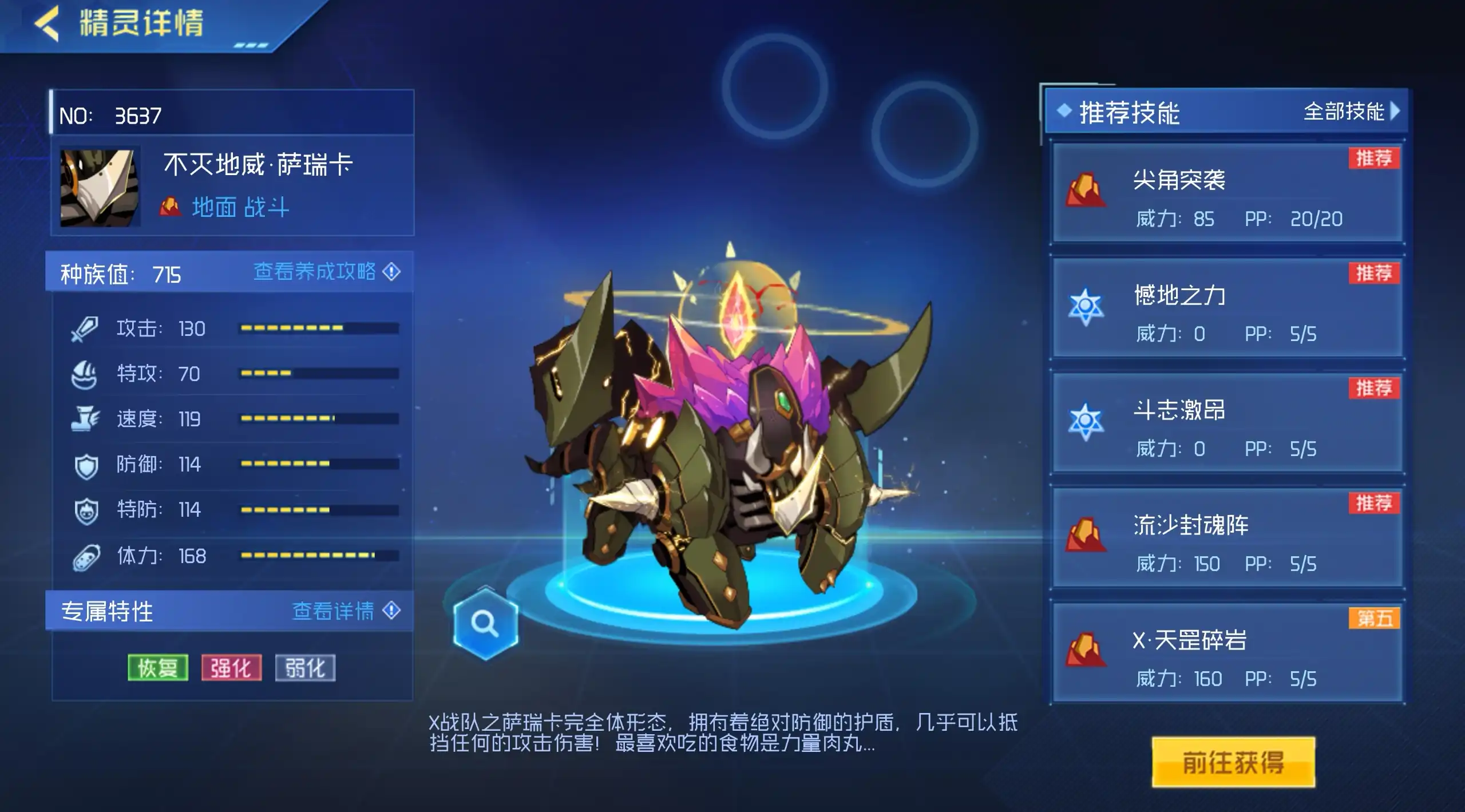Tap the hexagon magnifier inspect button
Viewport: 1465px width, 812px height.
point(485,623)
